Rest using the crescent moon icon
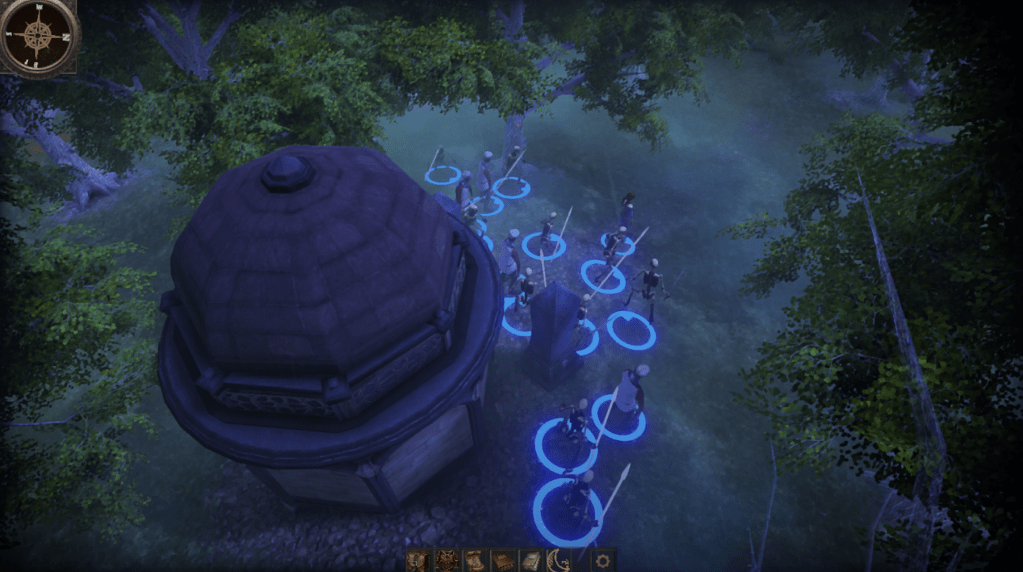 (558, 560)
